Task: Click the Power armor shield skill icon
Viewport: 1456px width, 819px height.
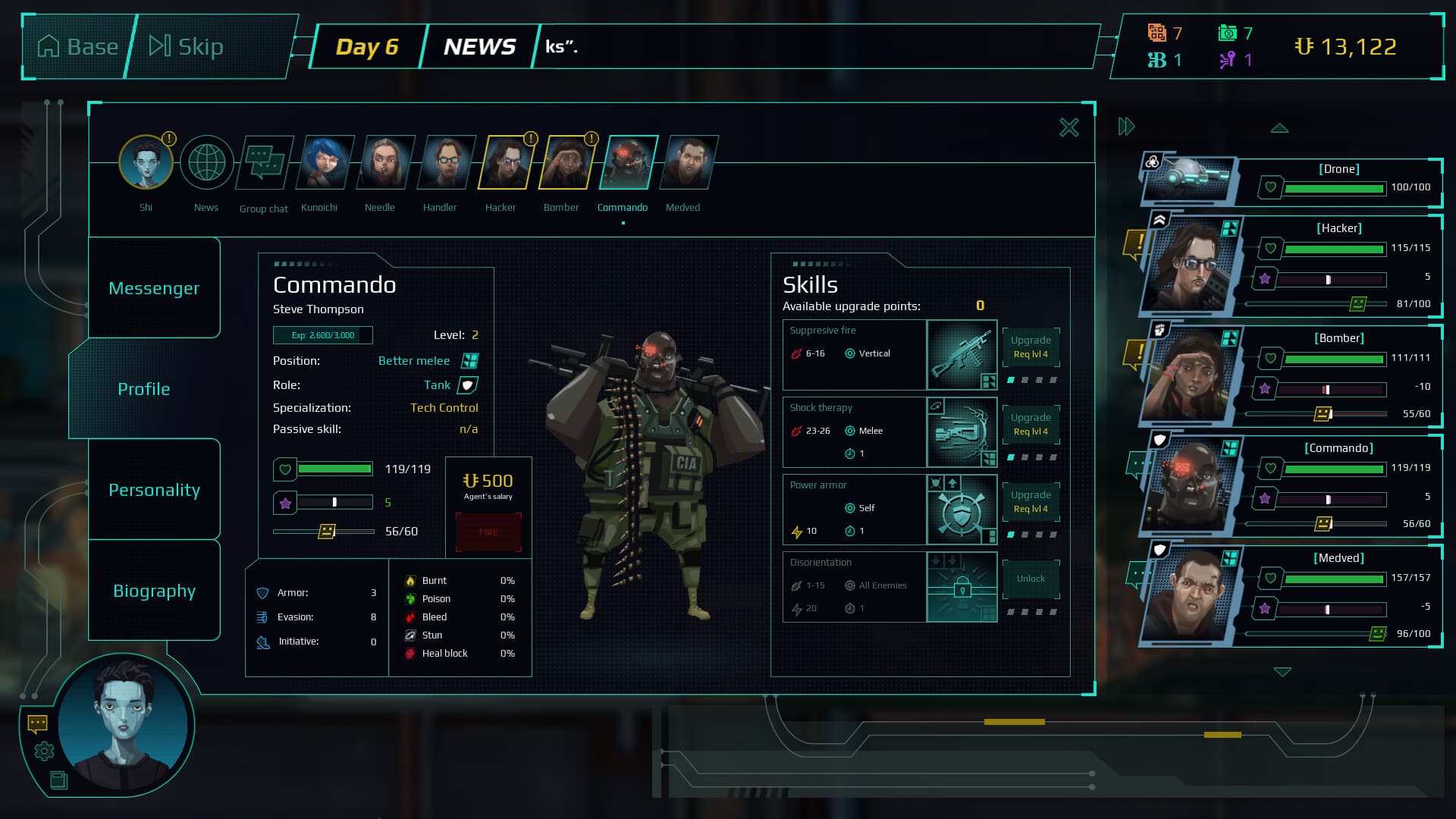Action: point(962,510)
